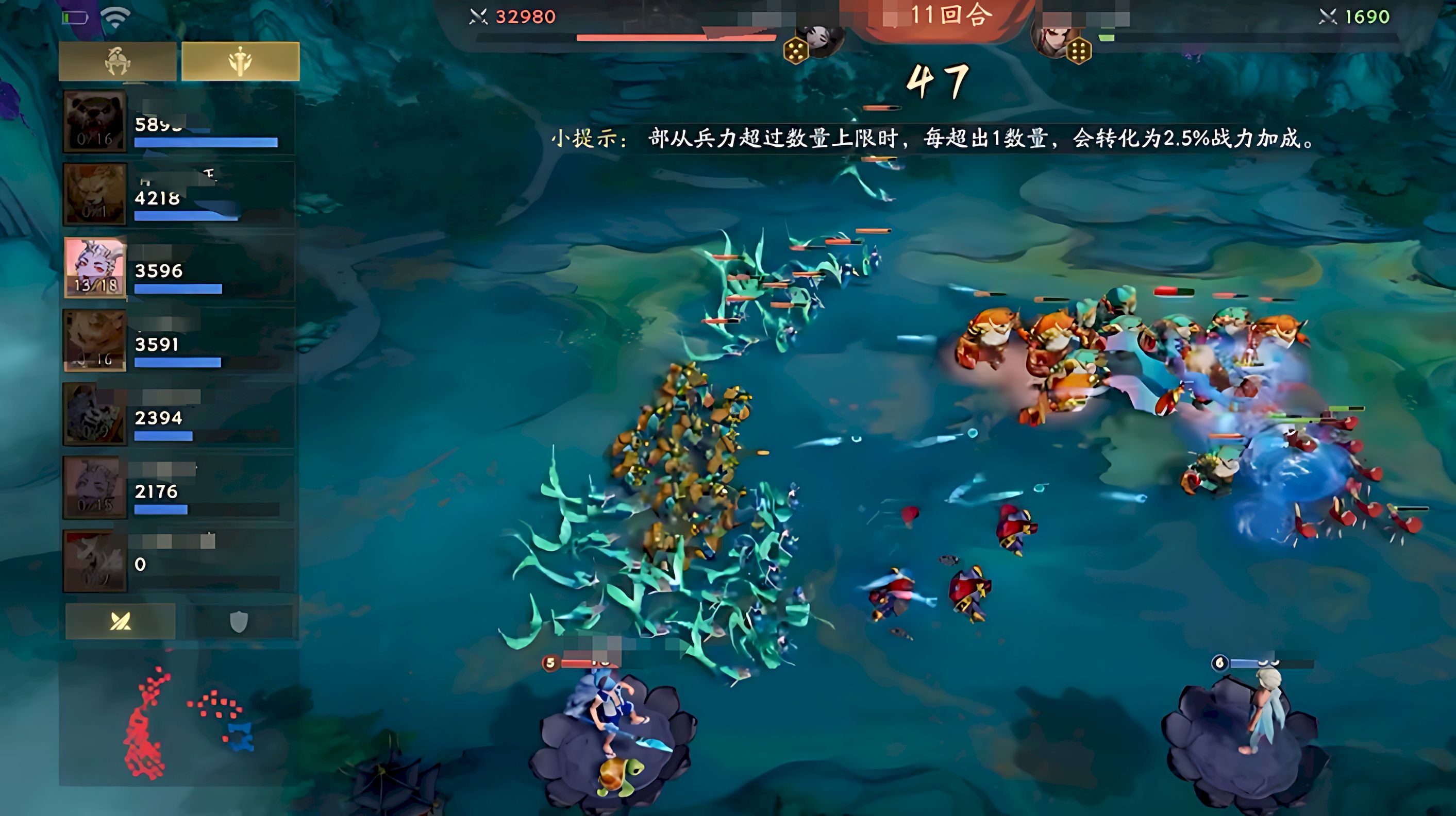Screen dimensions: 1456x816
Task: Select the bear hero row
Action: (178, 122)
